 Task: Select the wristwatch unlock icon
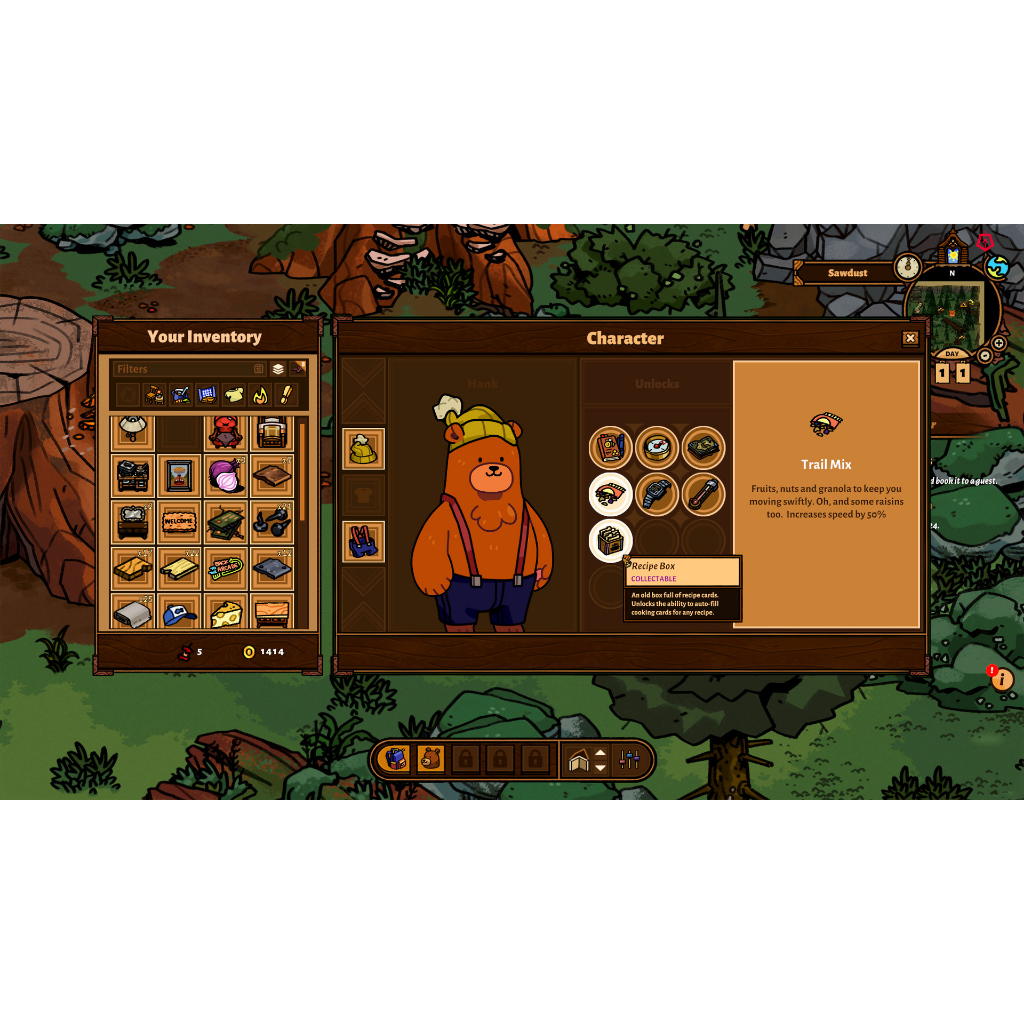[657, 493]
